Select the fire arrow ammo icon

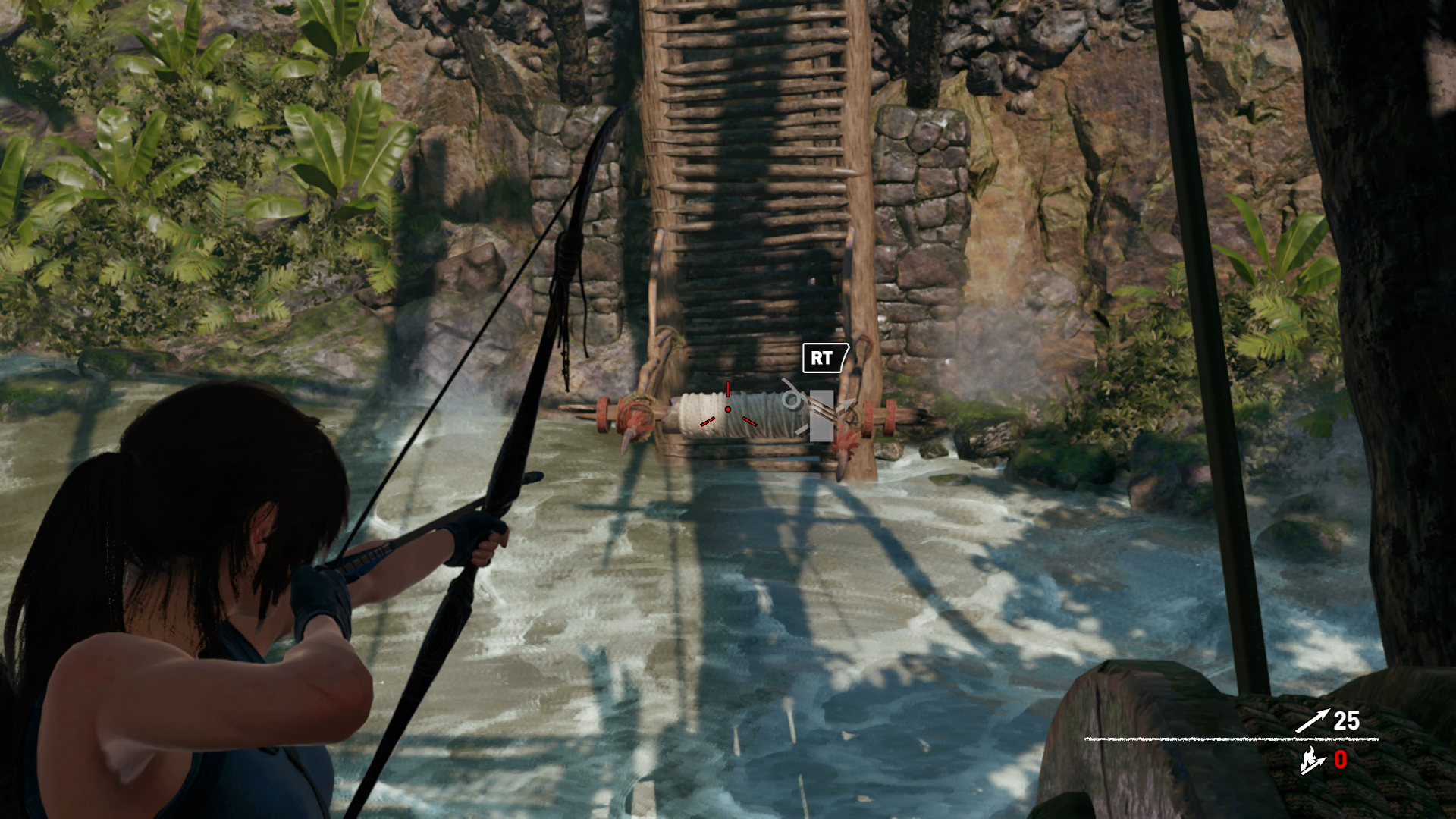pos(1313,761)
